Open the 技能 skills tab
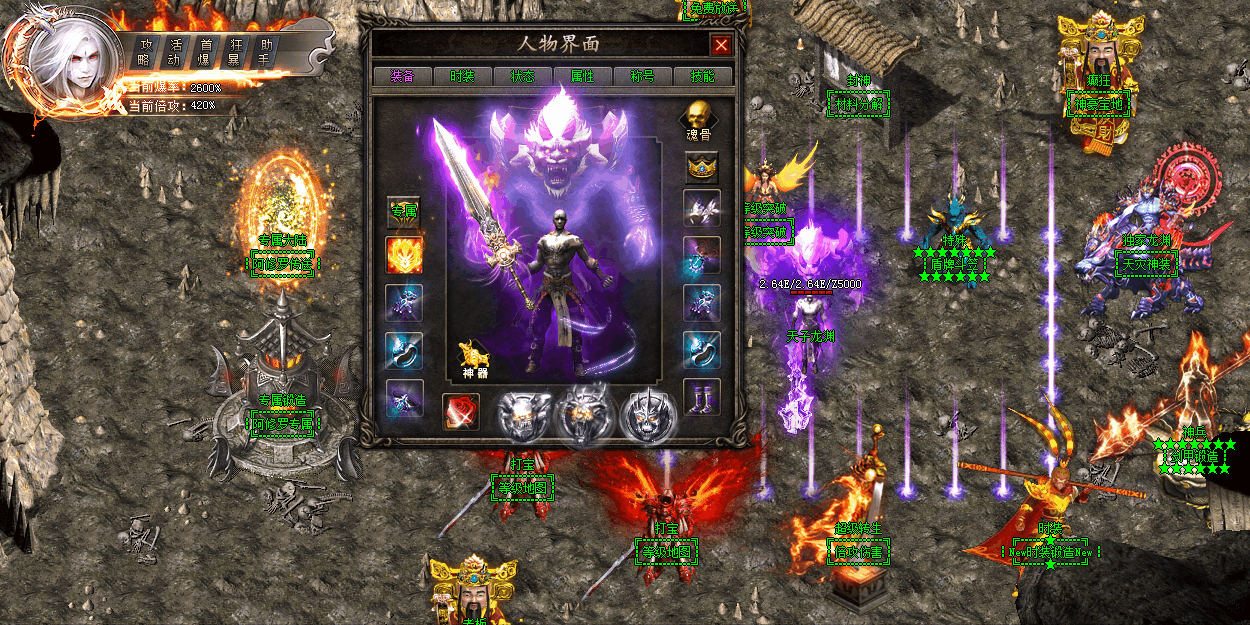 (x=703, y=76)
